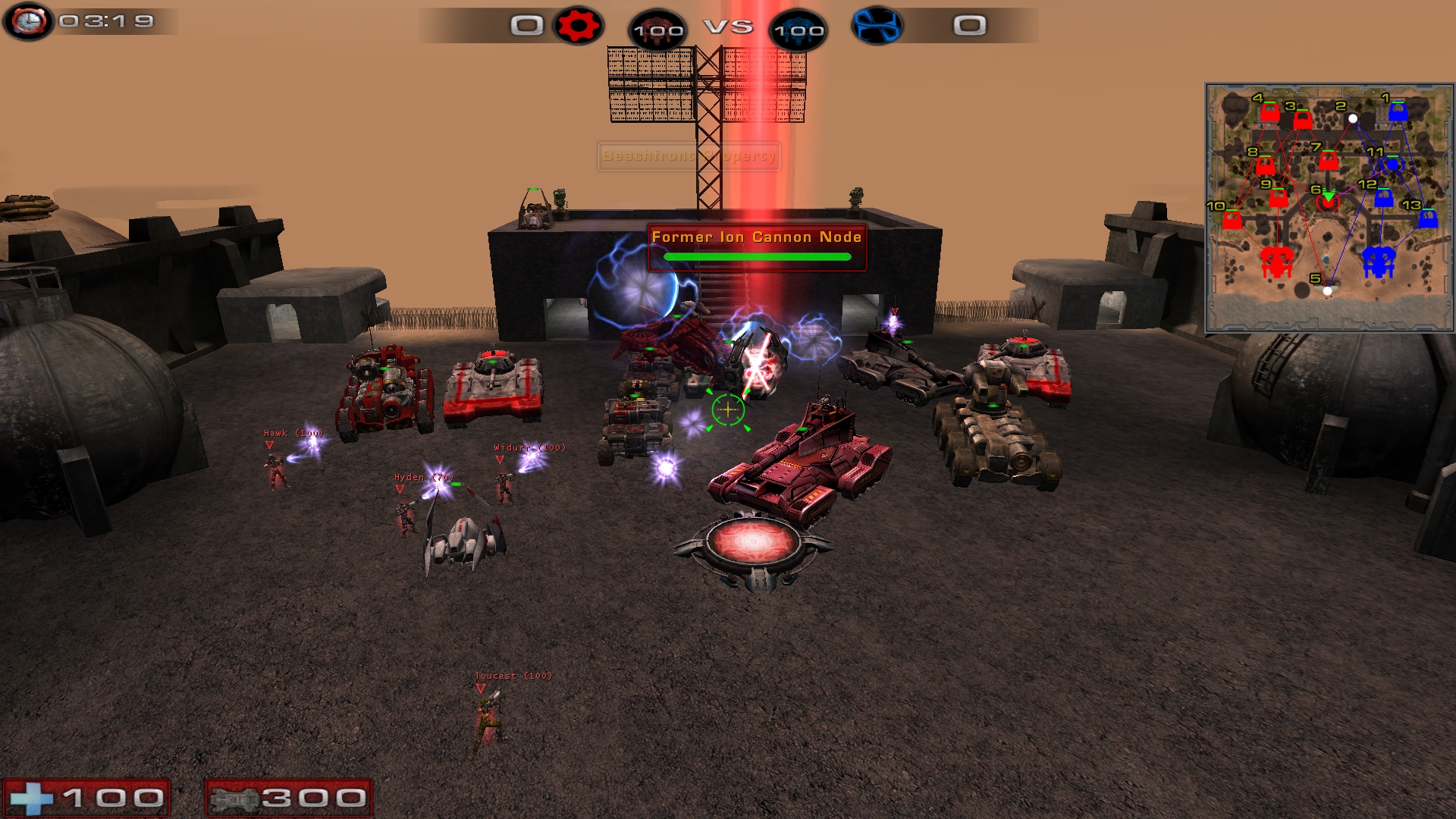Click blue node 13 on the minimap
The image size is (1456, 819).
[x=1428, y=219]
